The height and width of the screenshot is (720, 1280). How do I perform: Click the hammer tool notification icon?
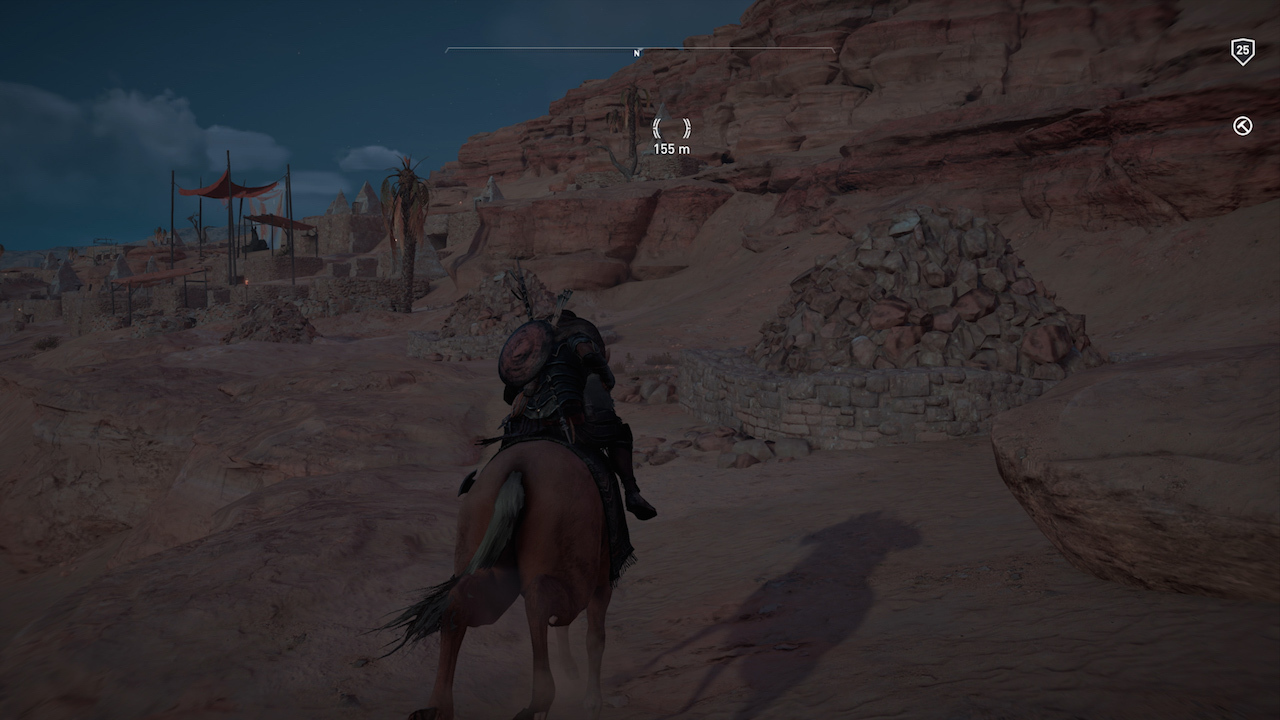(x=1240, y=124)
